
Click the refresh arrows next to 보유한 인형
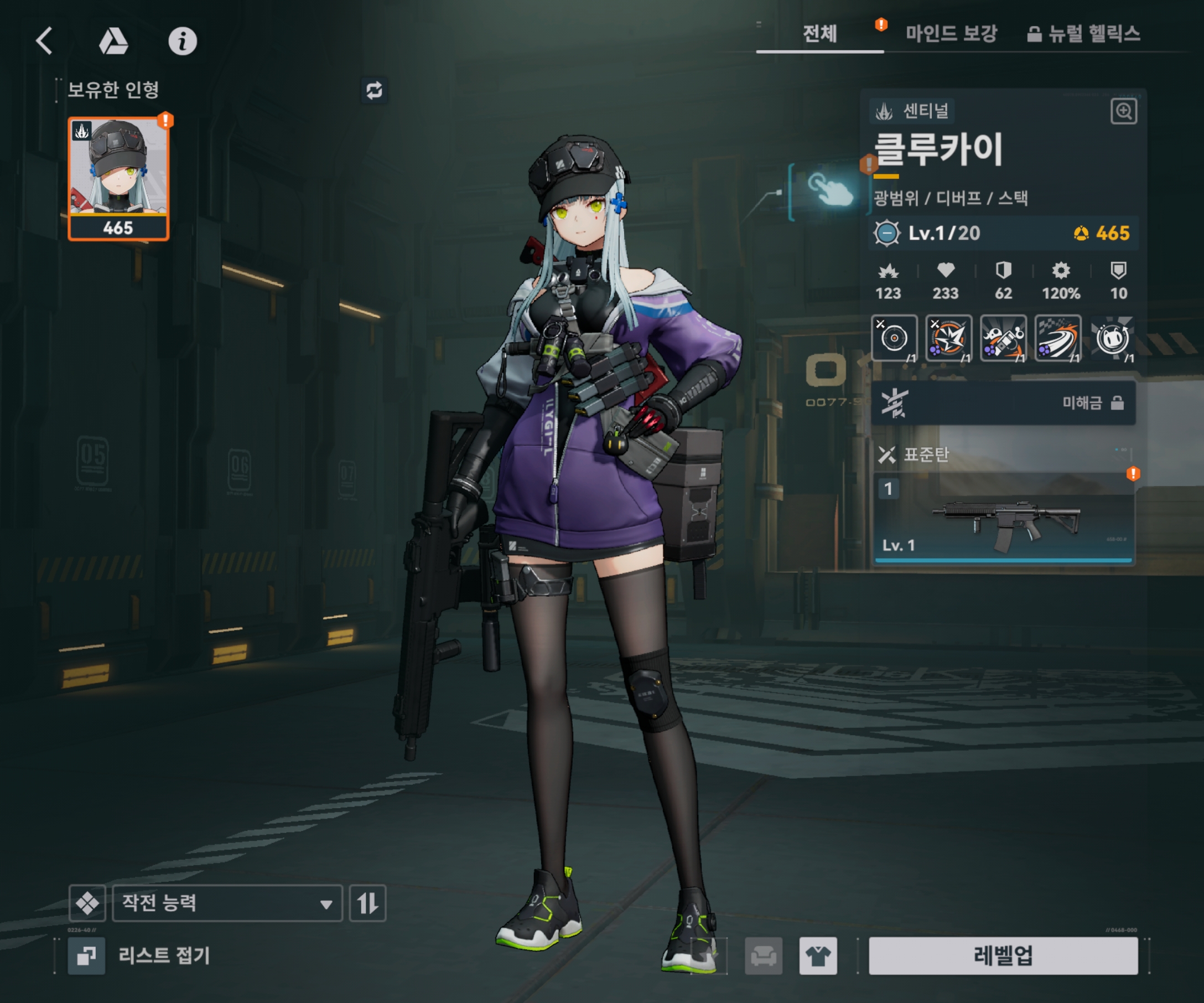(374, 90)
